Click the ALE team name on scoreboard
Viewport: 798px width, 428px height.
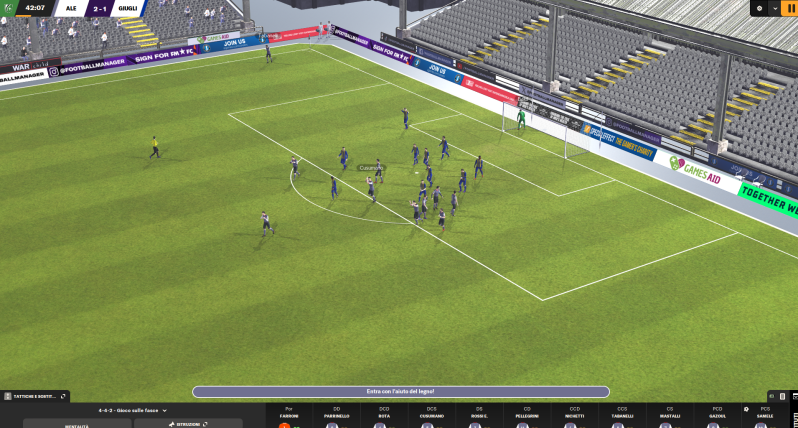72,8
